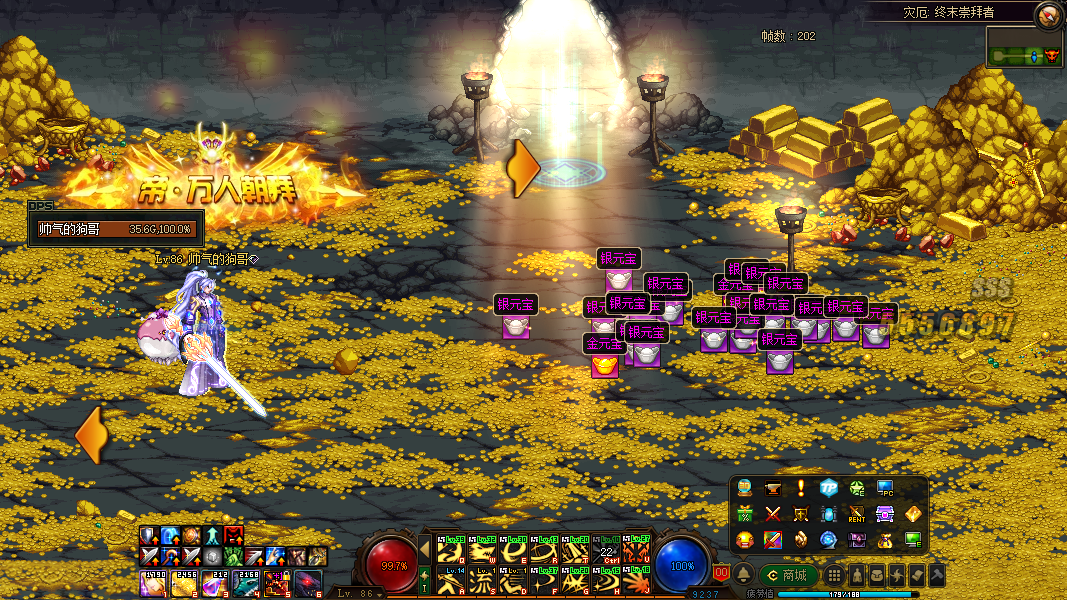This screenshot has width=1067, height=600.
Task: Click the compass button beside the dungeon name
Action: click(x=1048, y=15)
